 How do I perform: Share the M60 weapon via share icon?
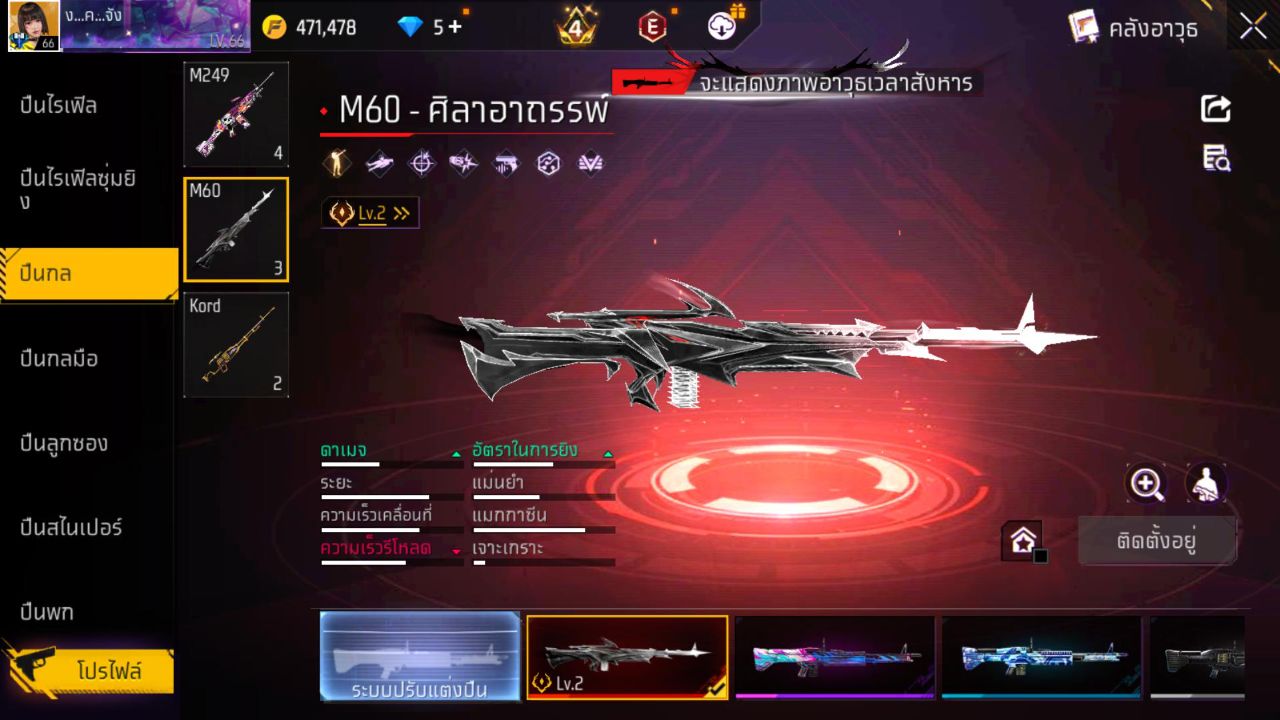(1215, 110)
